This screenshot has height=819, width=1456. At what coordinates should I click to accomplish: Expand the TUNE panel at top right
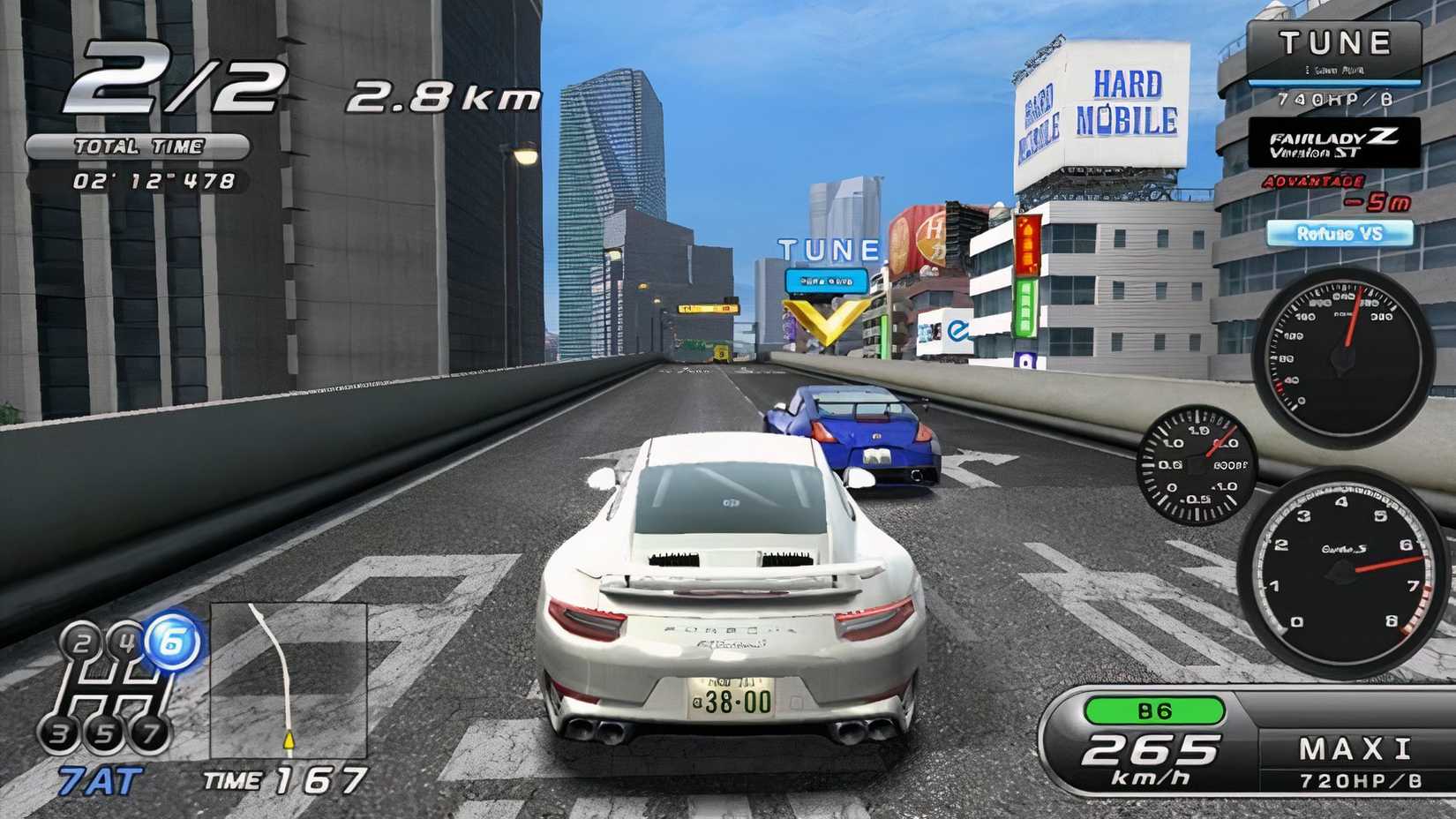point(1334,42)
